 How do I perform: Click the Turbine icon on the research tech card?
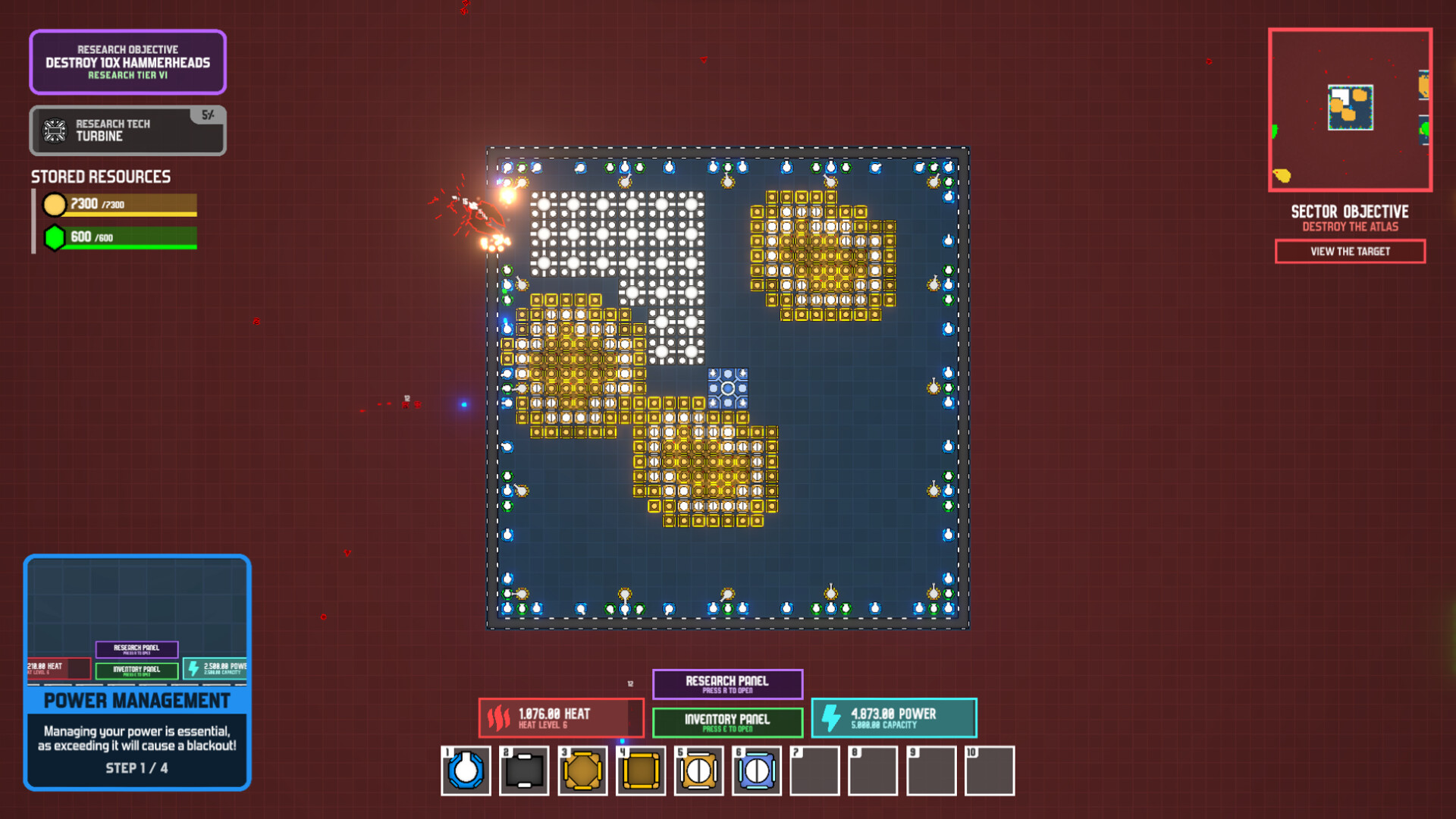point(53,130)
